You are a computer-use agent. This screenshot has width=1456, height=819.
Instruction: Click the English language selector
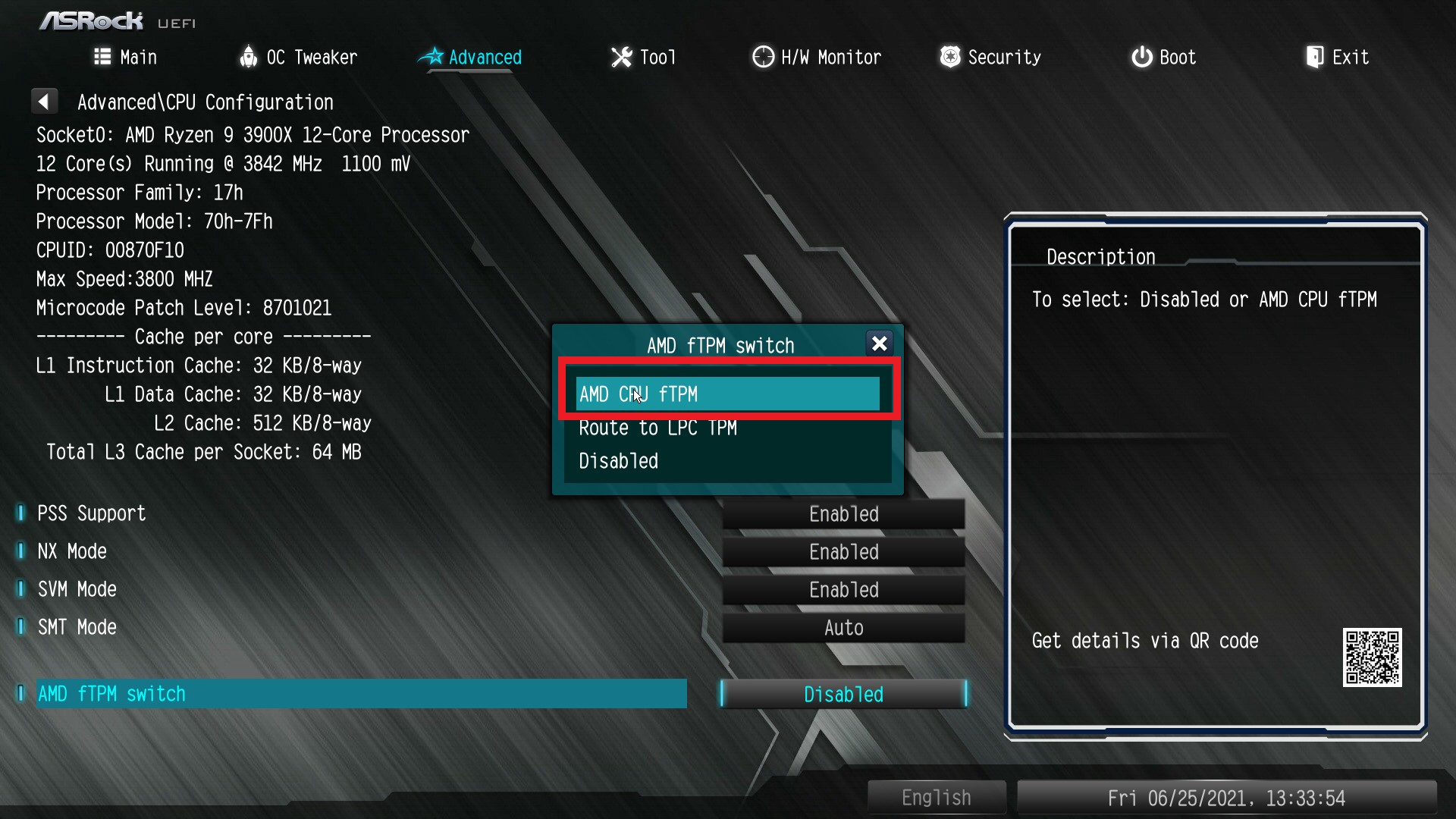936,797
